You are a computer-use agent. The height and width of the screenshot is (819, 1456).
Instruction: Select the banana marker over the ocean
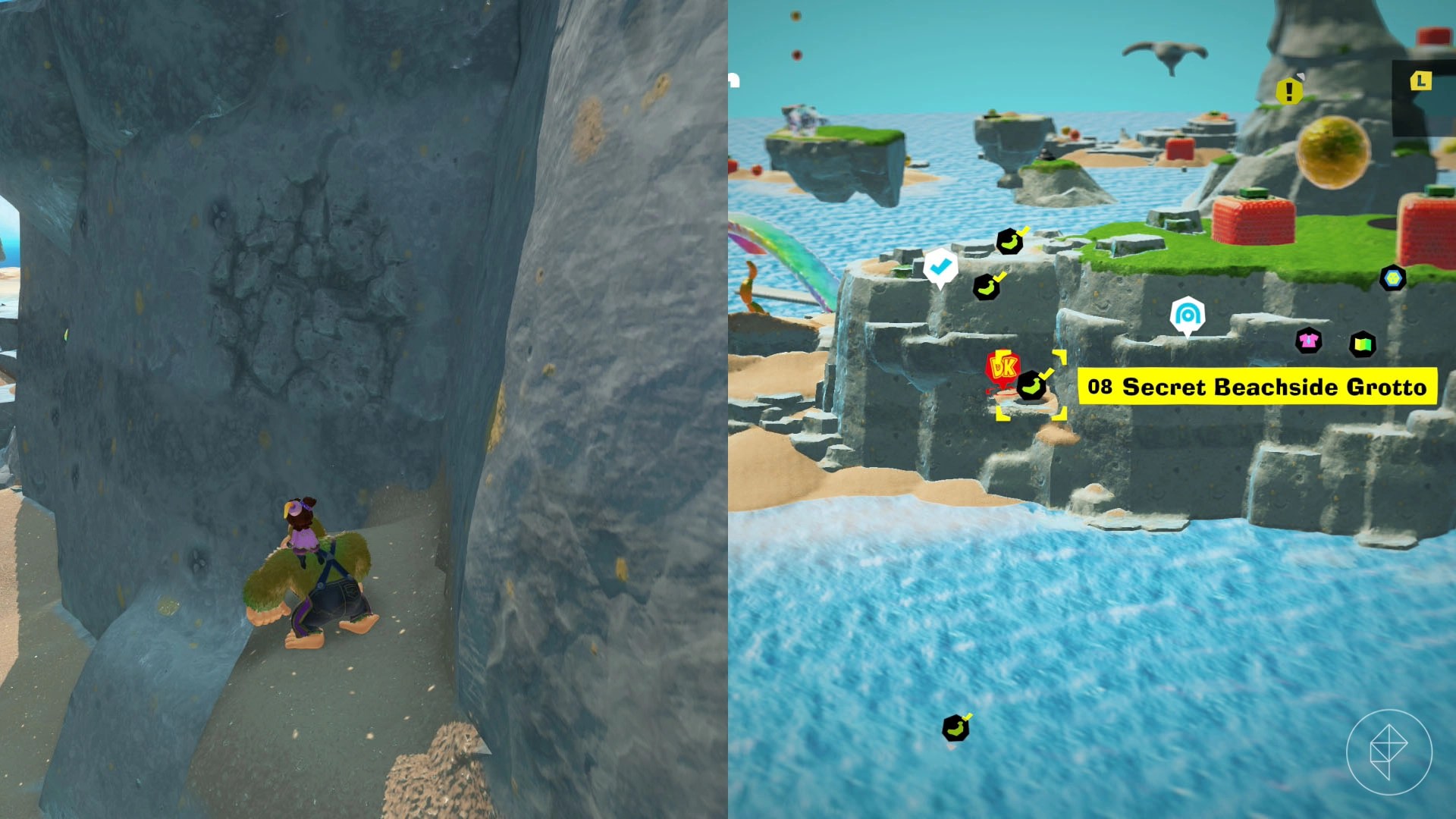pos(955,728)
